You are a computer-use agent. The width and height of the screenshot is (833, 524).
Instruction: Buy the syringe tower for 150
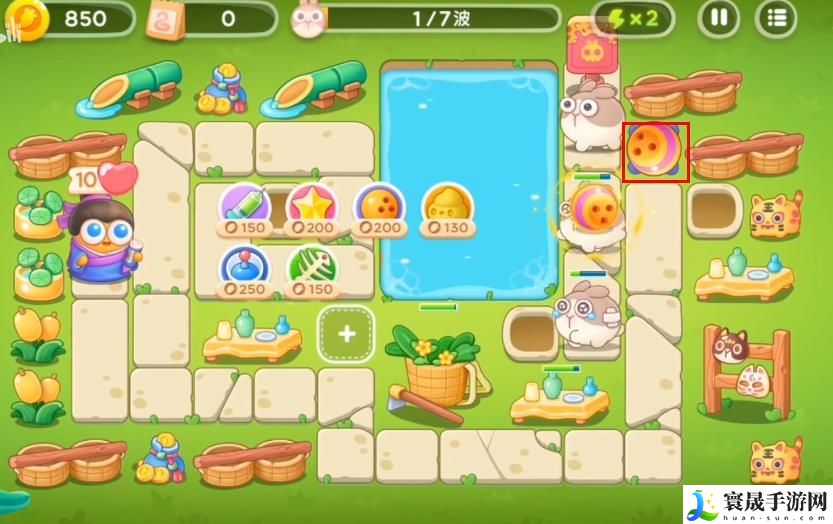click(245, 207)
